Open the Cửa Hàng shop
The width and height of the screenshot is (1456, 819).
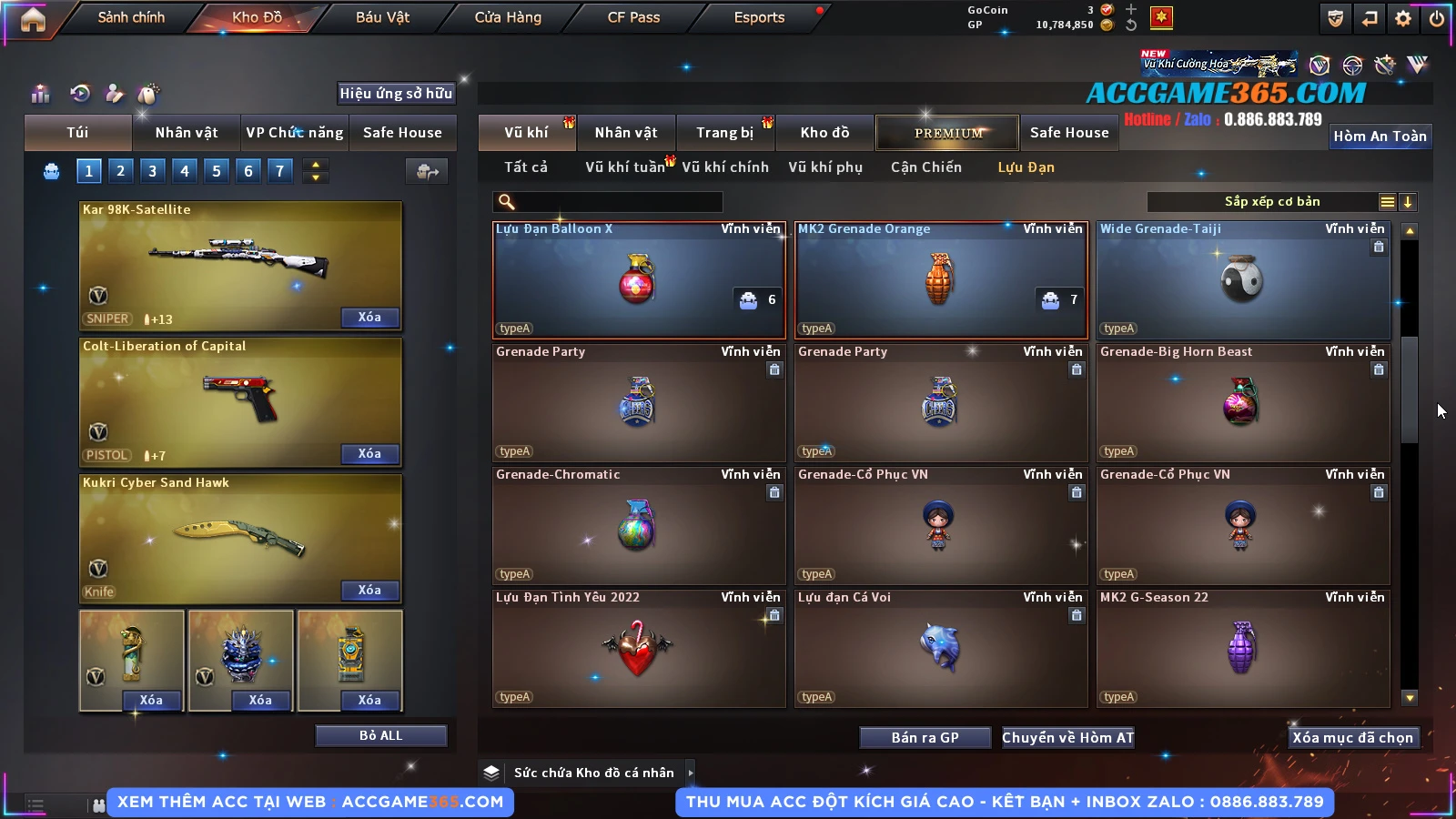click(x=508, y=17)
